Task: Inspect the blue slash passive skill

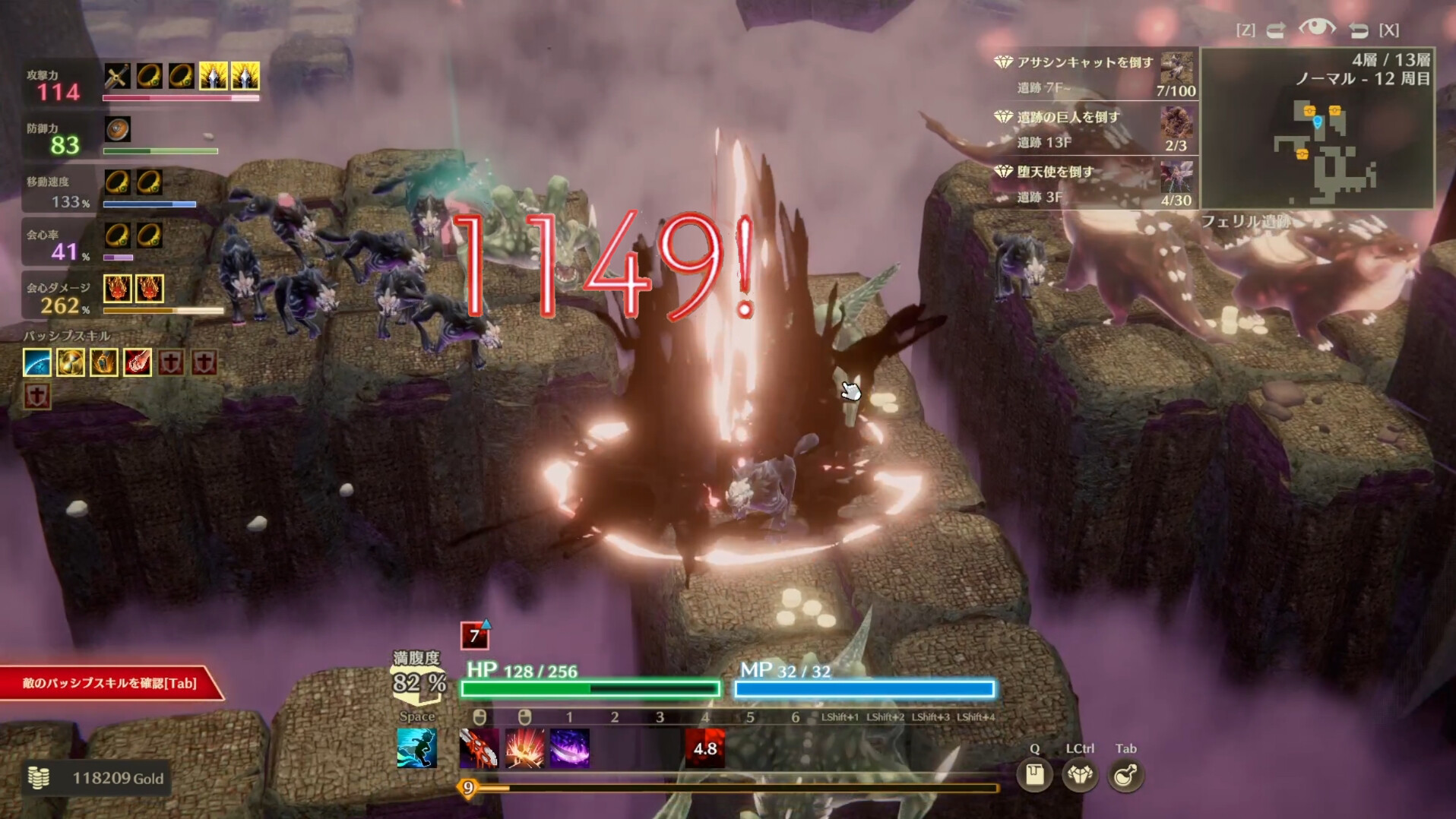Action: tap(37, 362)
